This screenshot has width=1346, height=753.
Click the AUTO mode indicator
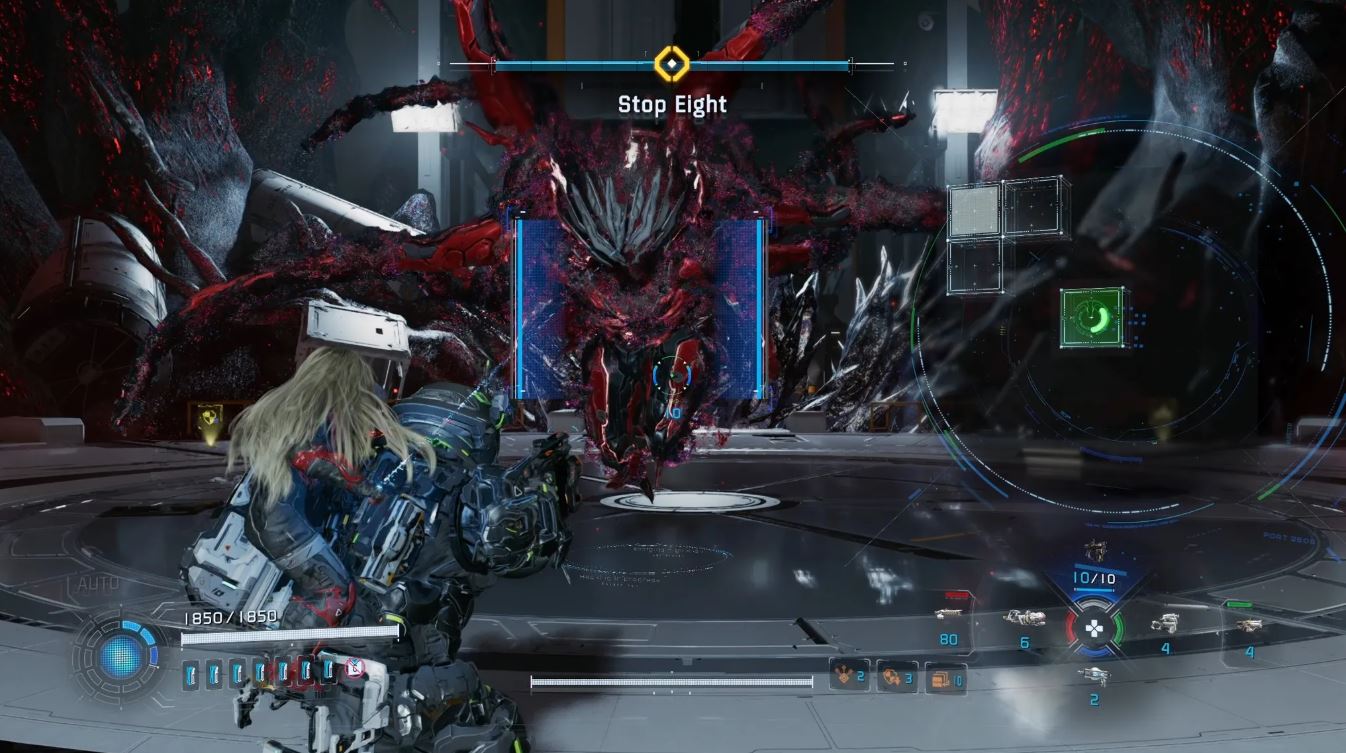pyautogui.click(x=96, y=584)
